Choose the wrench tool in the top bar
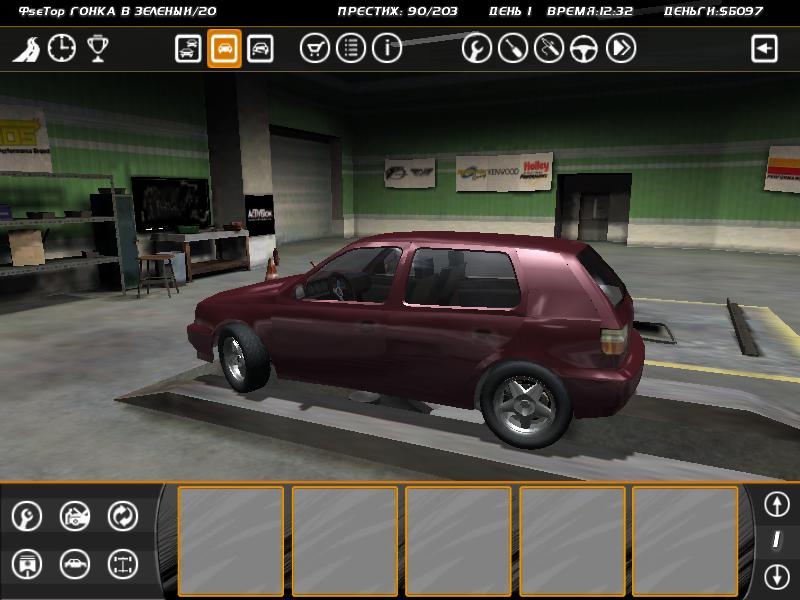 click(x=477, y=48)
